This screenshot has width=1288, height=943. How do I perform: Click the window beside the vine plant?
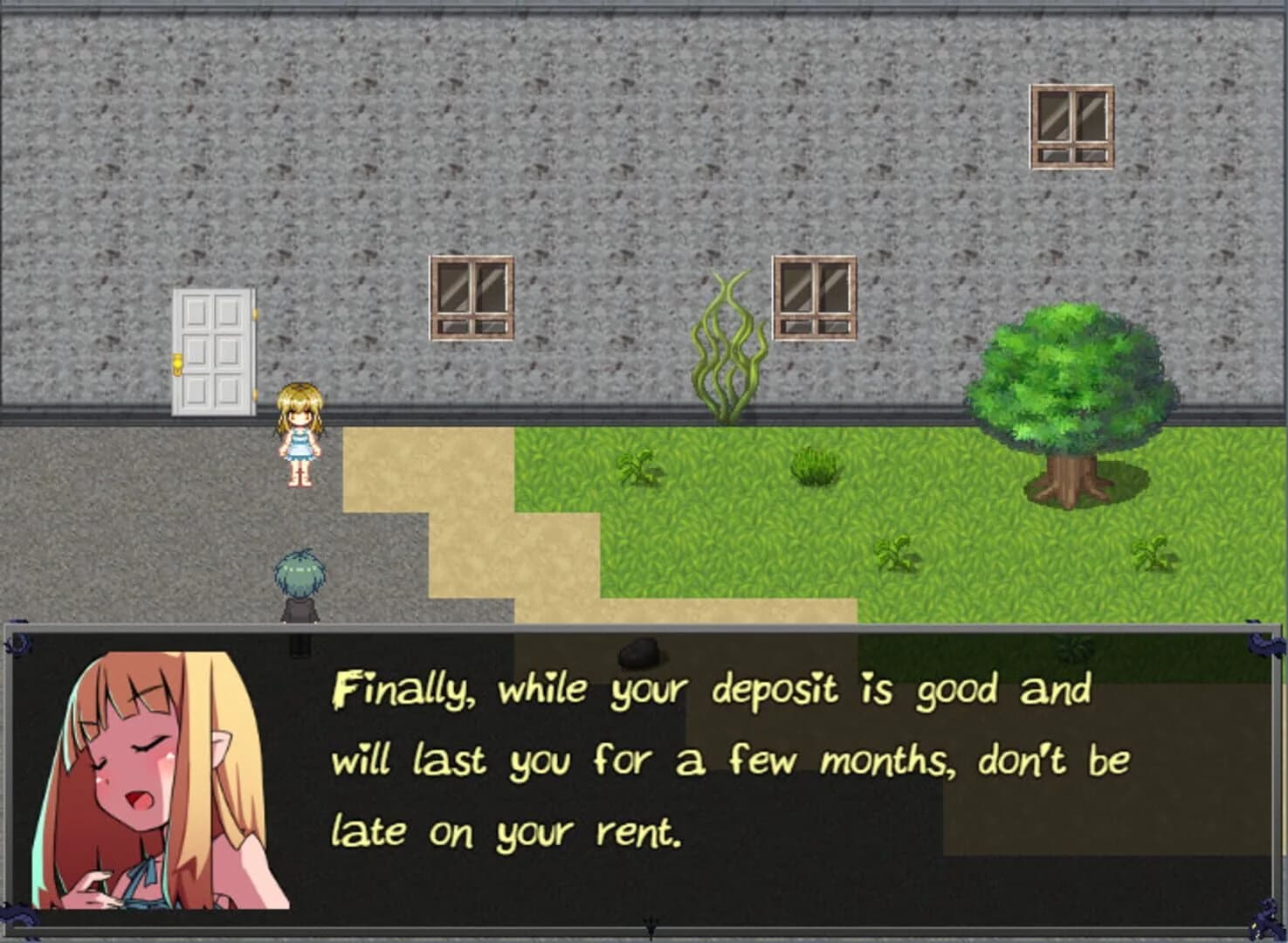(x=811, y=297)
